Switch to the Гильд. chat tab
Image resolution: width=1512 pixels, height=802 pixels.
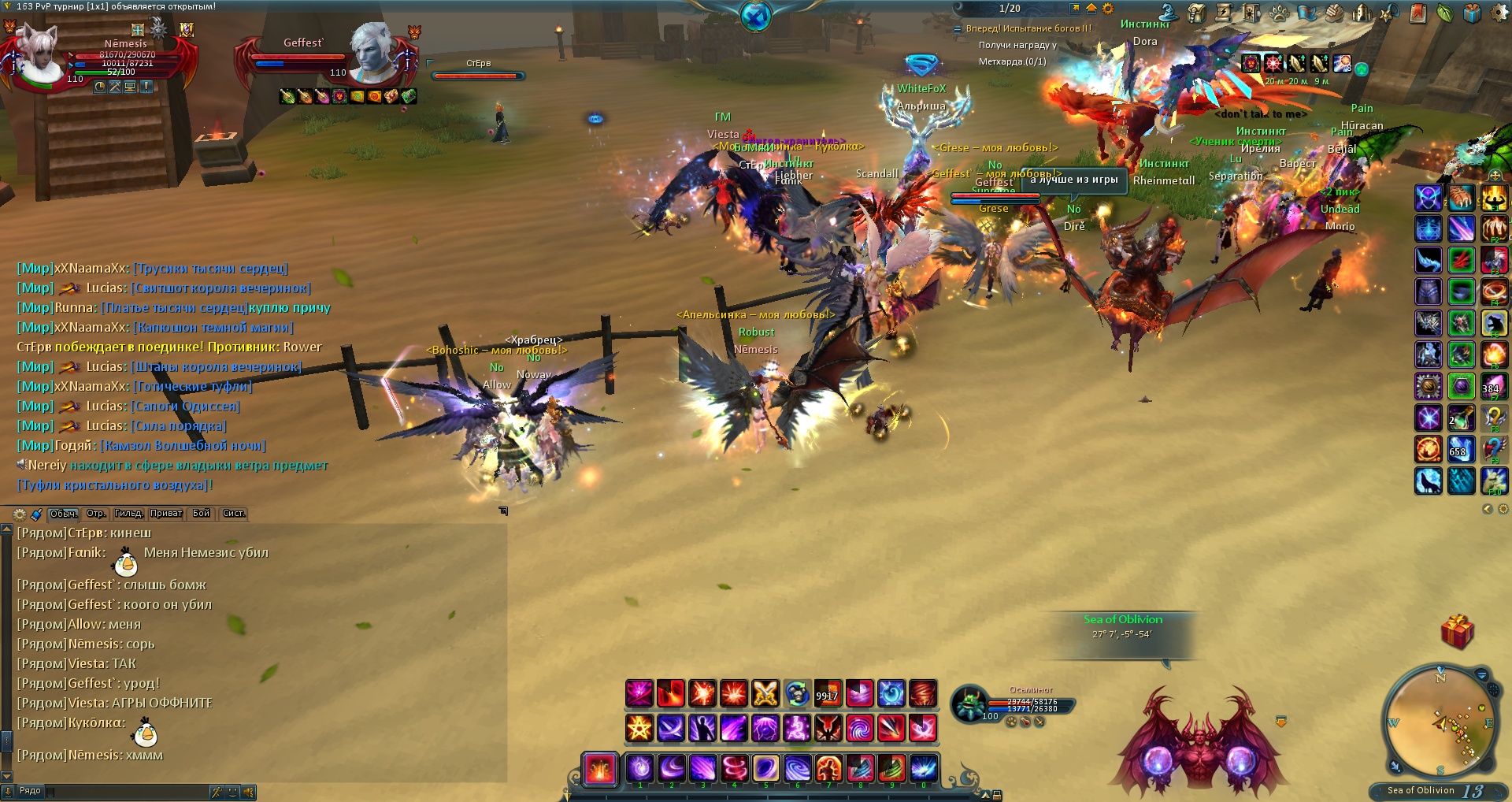128,514
